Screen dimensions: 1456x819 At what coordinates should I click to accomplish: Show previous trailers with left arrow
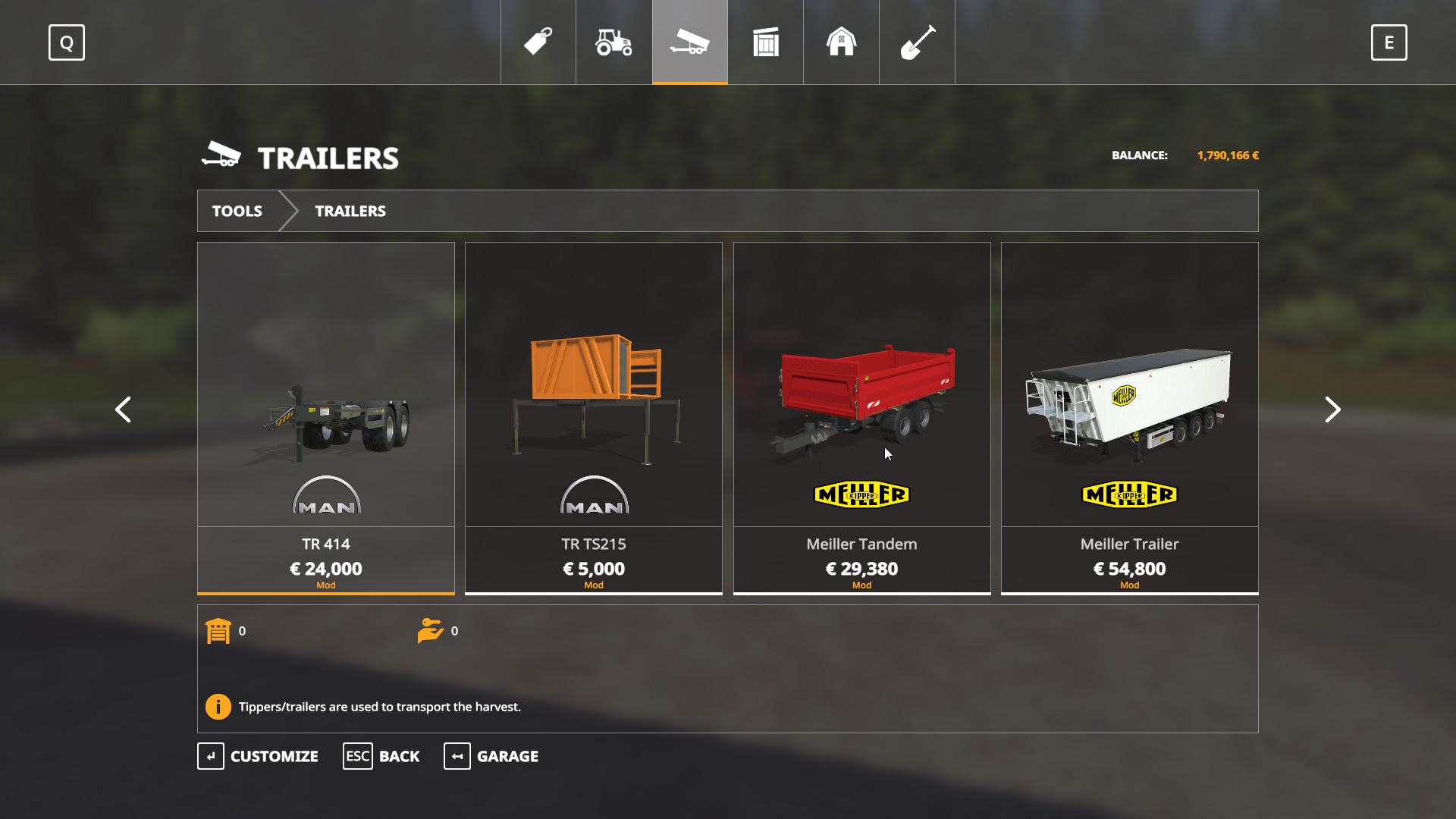click(123, 409)
